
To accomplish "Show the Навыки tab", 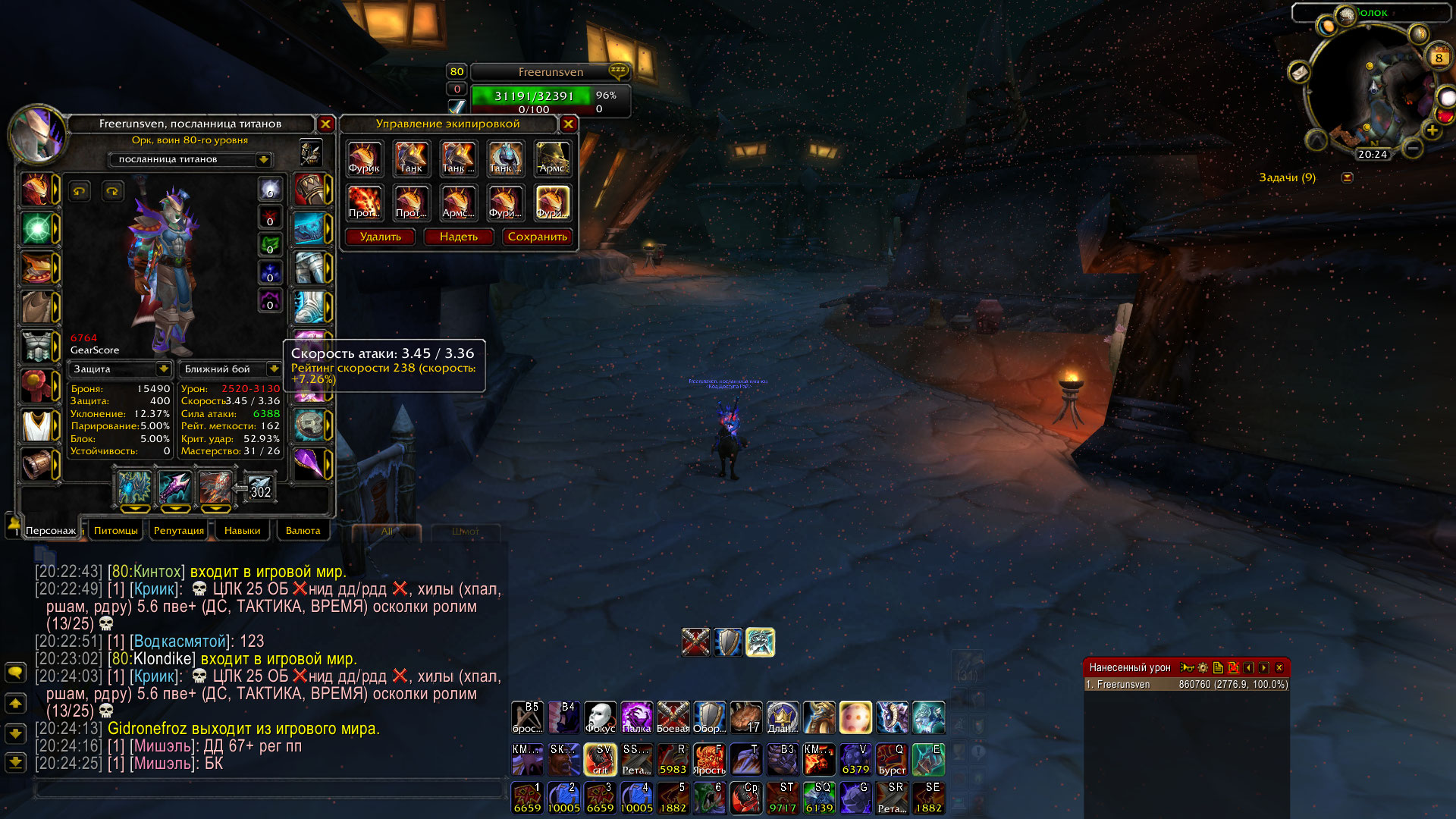I will pyautogui.click(x=242, y=531).
